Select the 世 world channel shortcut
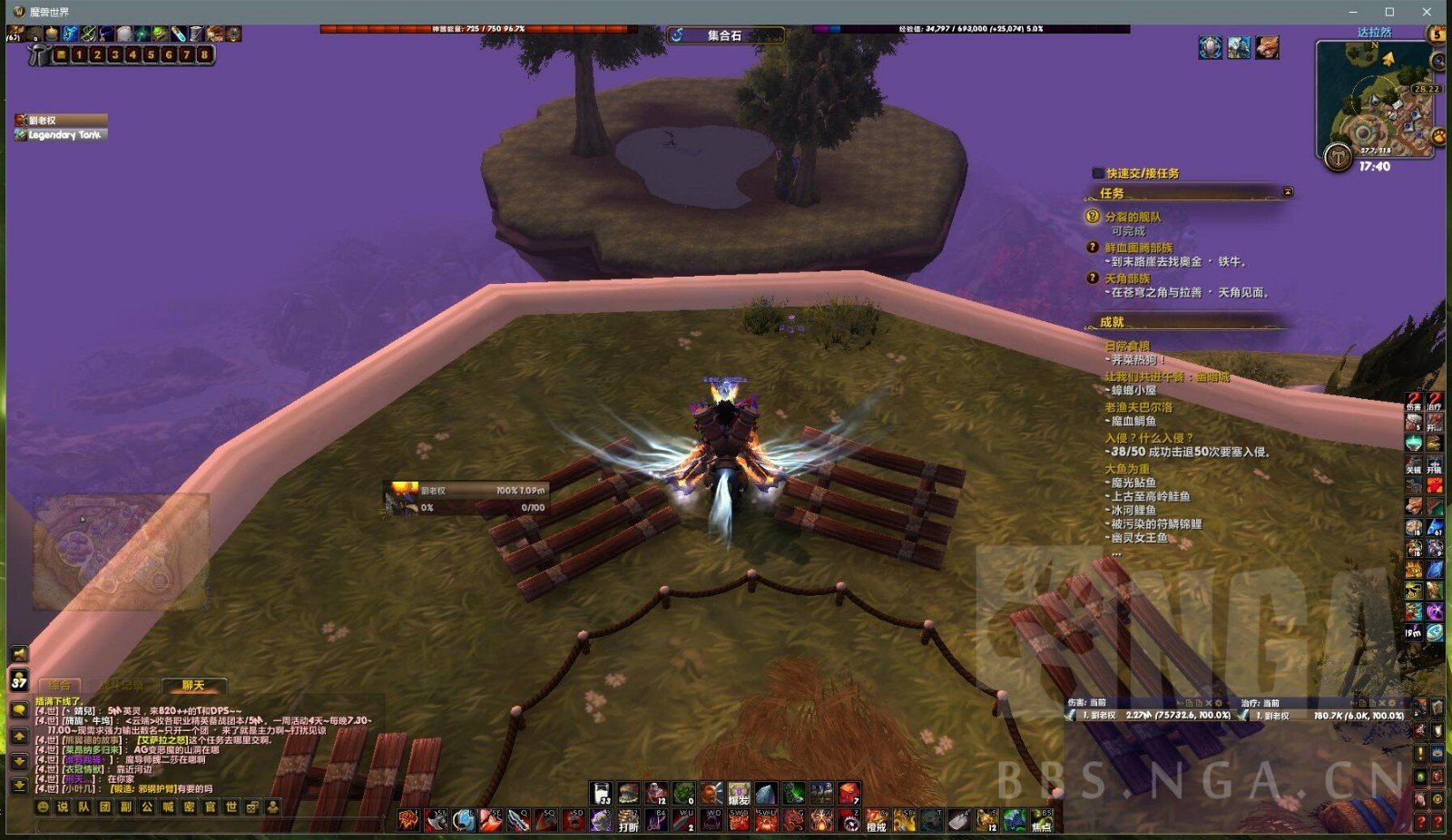The image size is (1452, 840). (231, 806)
